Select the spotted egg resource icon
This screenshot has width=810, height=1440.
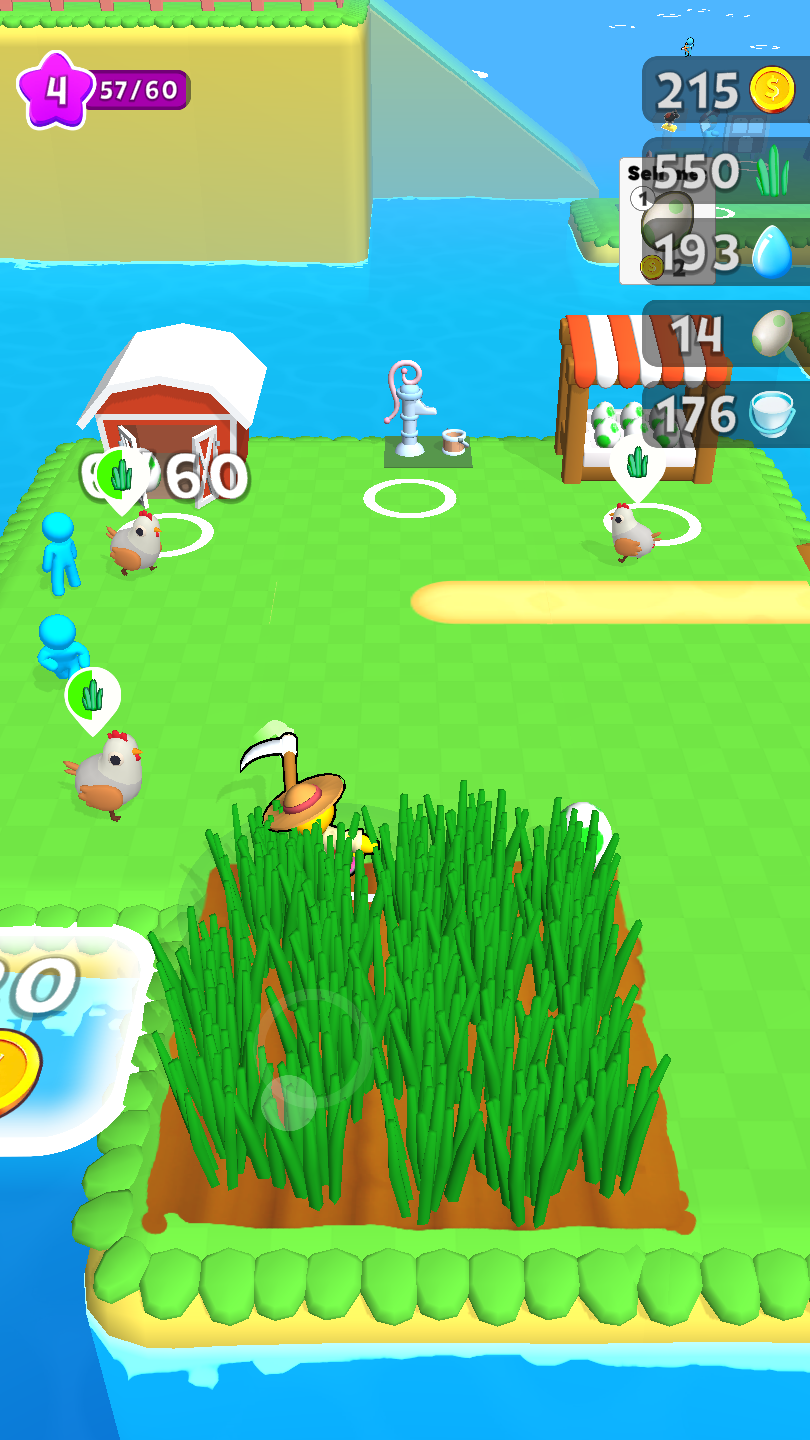pyautogui.click(x=772, y=332)
